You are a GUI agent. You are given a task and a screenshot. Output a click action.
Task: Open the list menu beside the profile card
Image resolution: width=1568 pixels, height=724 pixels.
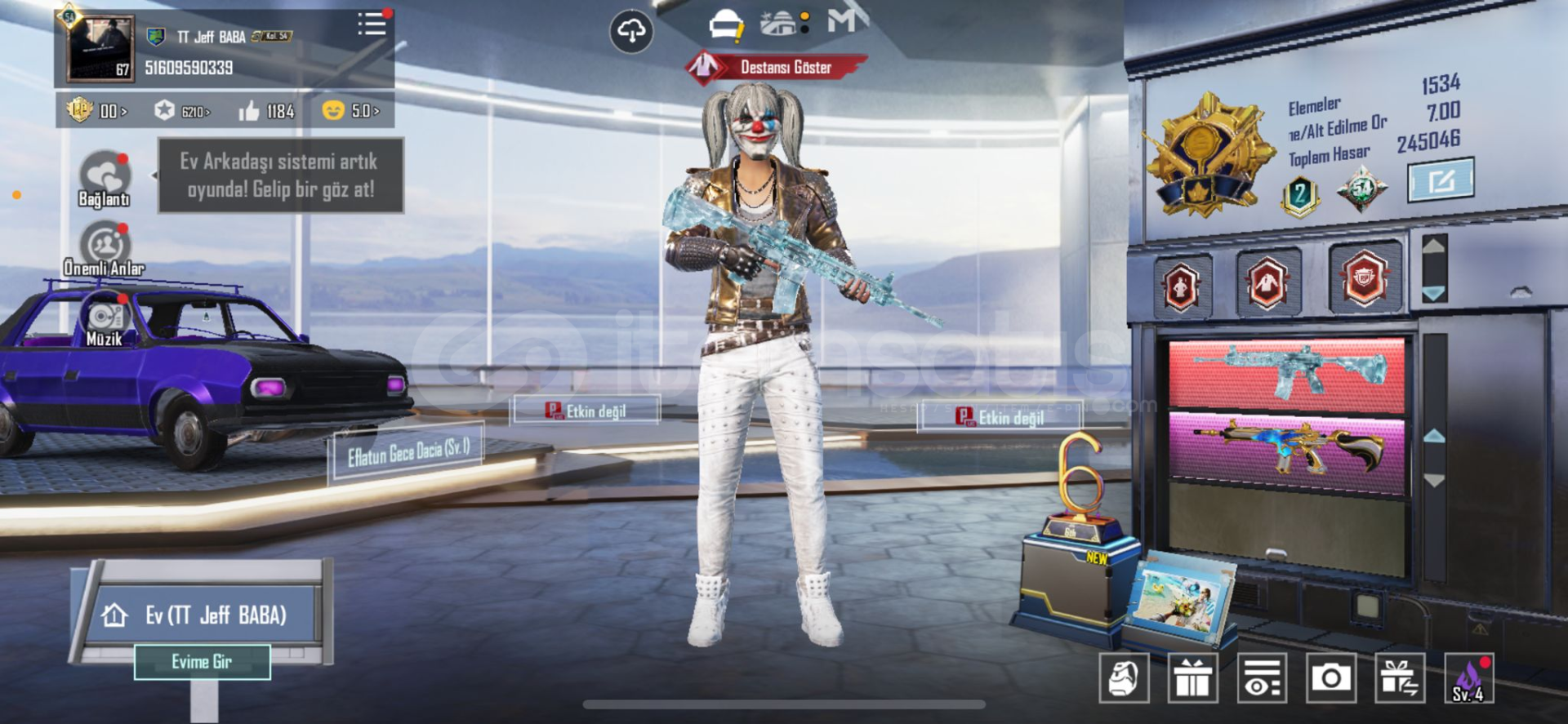pos(372,24)
